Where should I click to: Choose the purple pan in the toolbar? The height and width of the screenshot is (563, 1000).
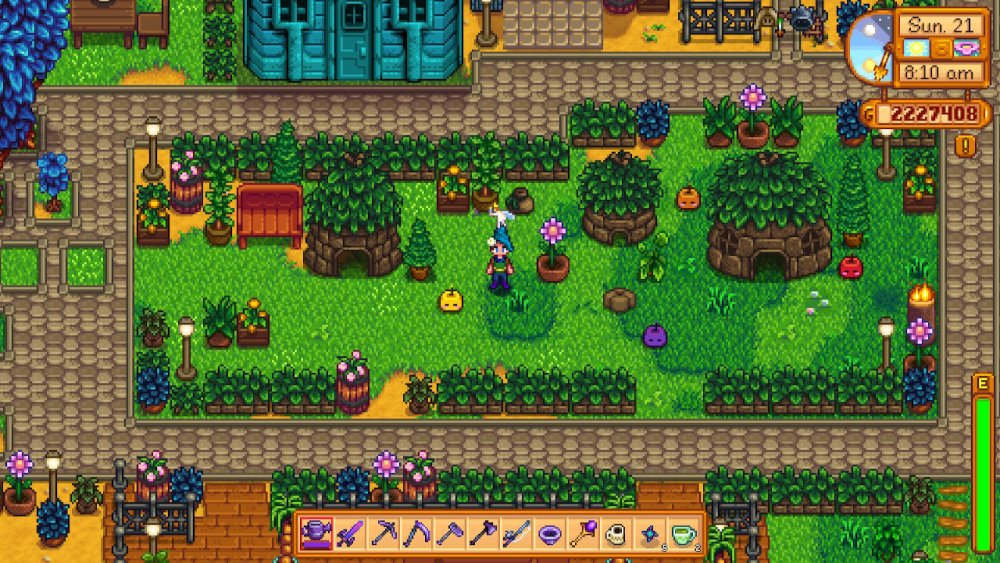[549, 533]
